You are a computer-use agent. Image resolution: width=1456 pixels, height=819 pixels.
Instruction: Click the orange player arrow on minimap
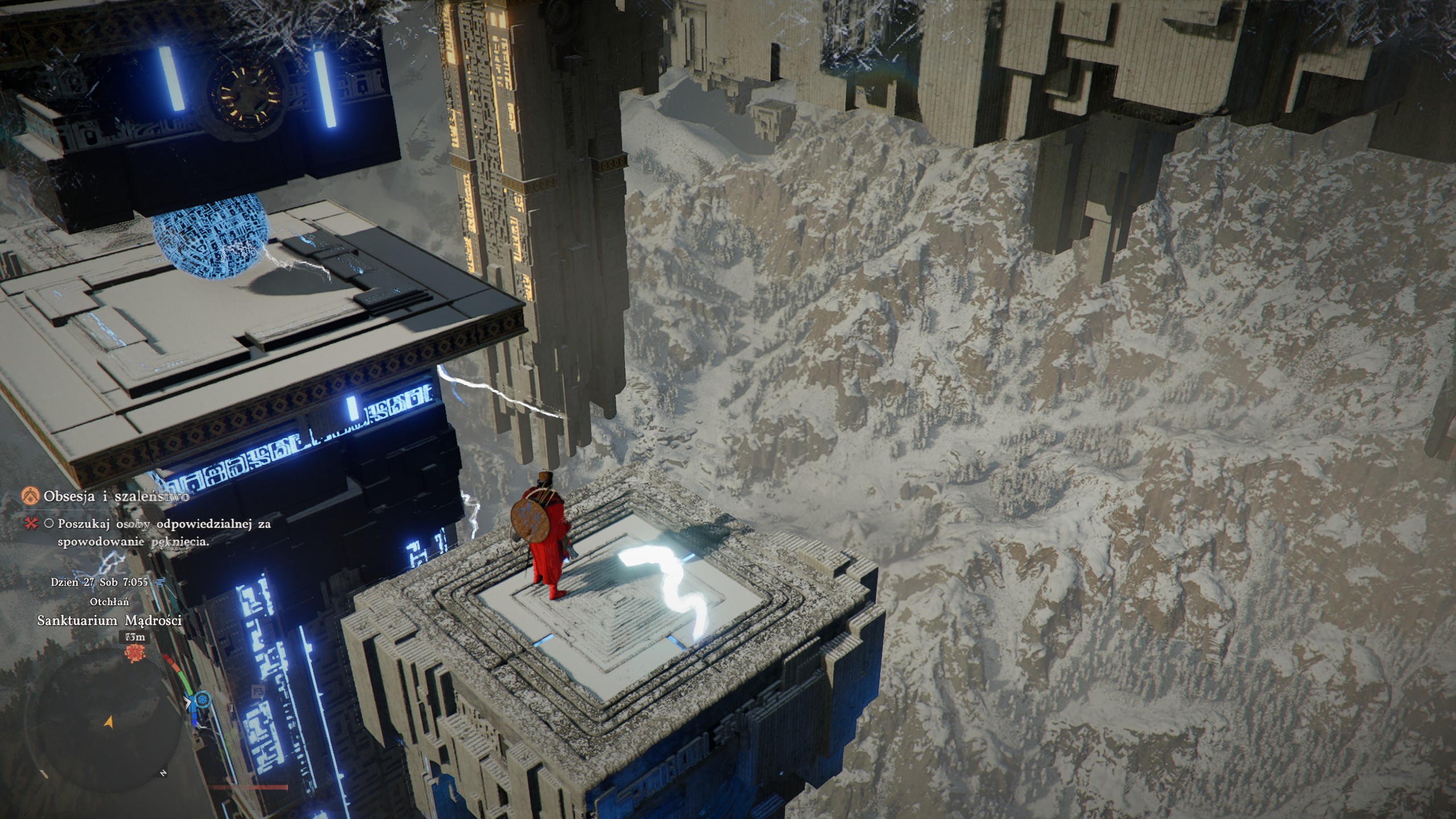tap(109, 722)
